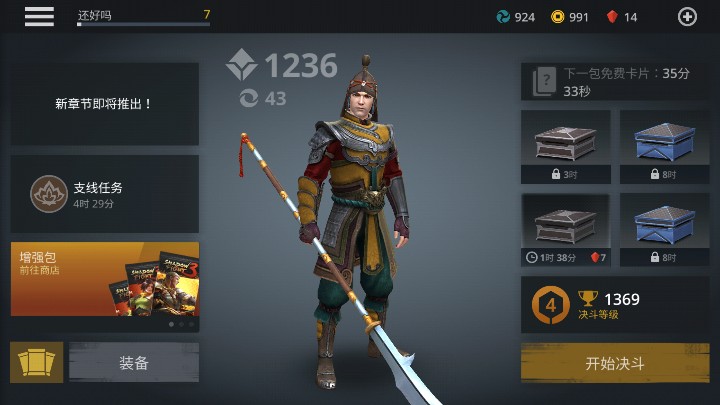View the duel rank 1369 trophy panel
Screen dimensions: 720x405
coord(615,305)
